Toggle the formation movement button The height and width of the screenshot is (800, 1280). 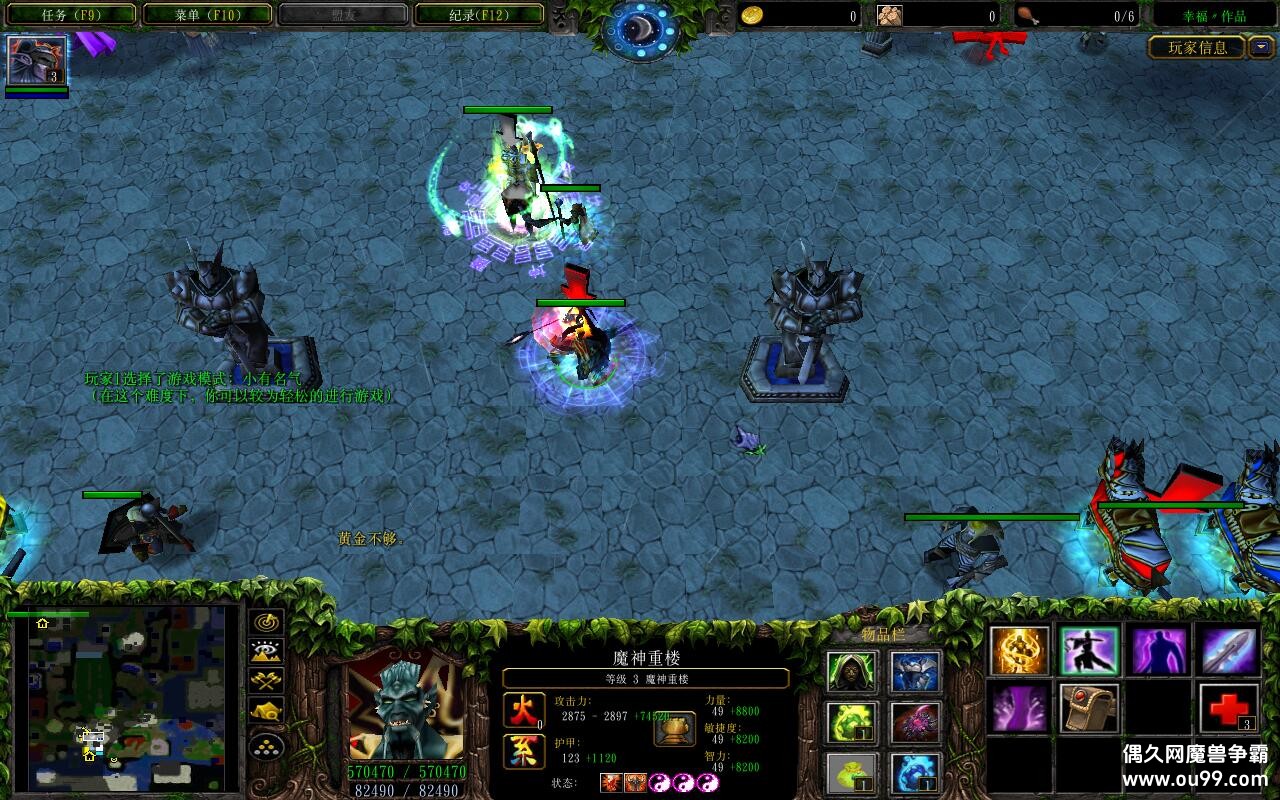[267, 746]
